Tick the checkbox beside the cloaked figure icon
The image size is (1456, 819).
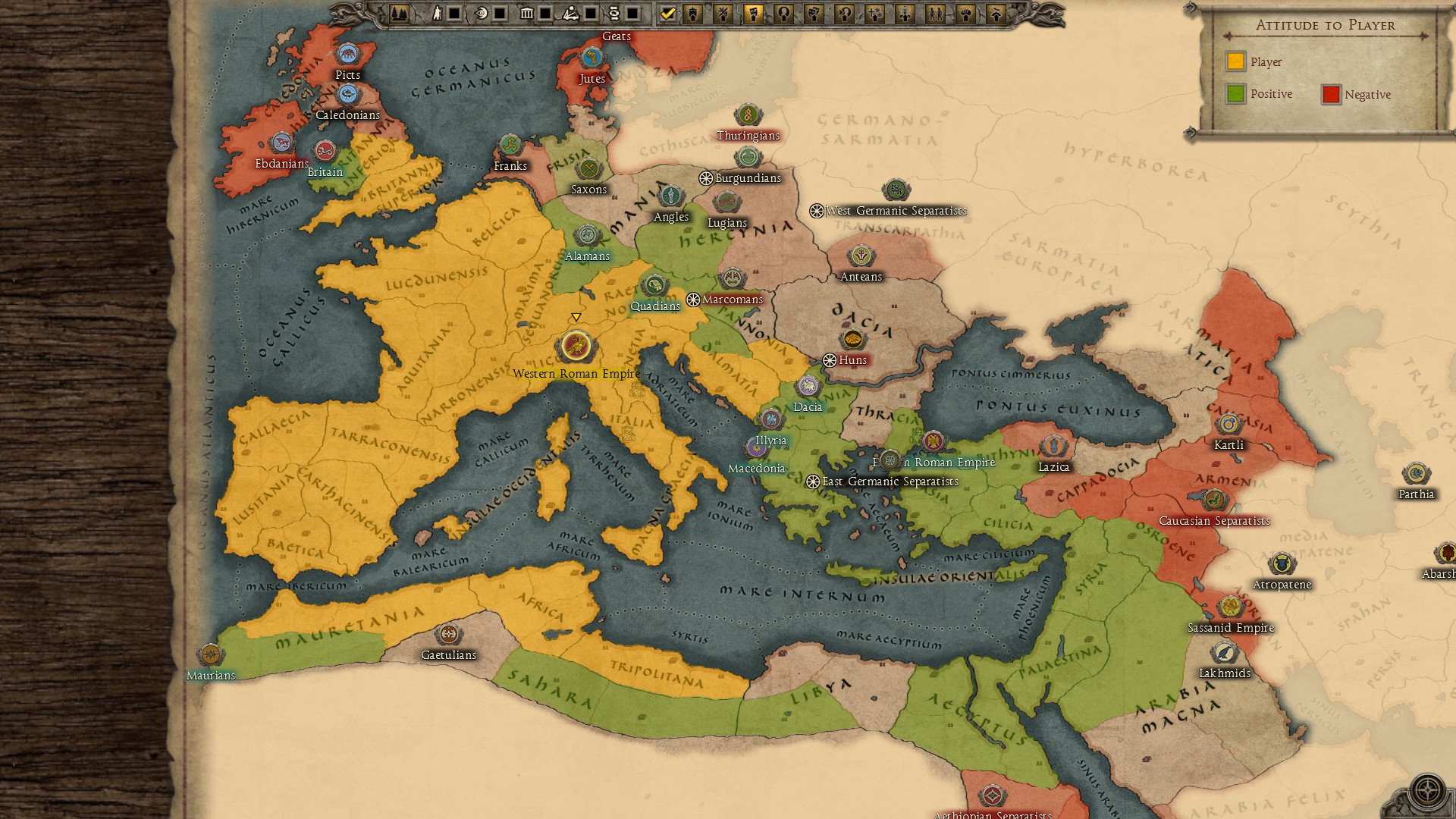pyautogui.click(x=454, y=13)
